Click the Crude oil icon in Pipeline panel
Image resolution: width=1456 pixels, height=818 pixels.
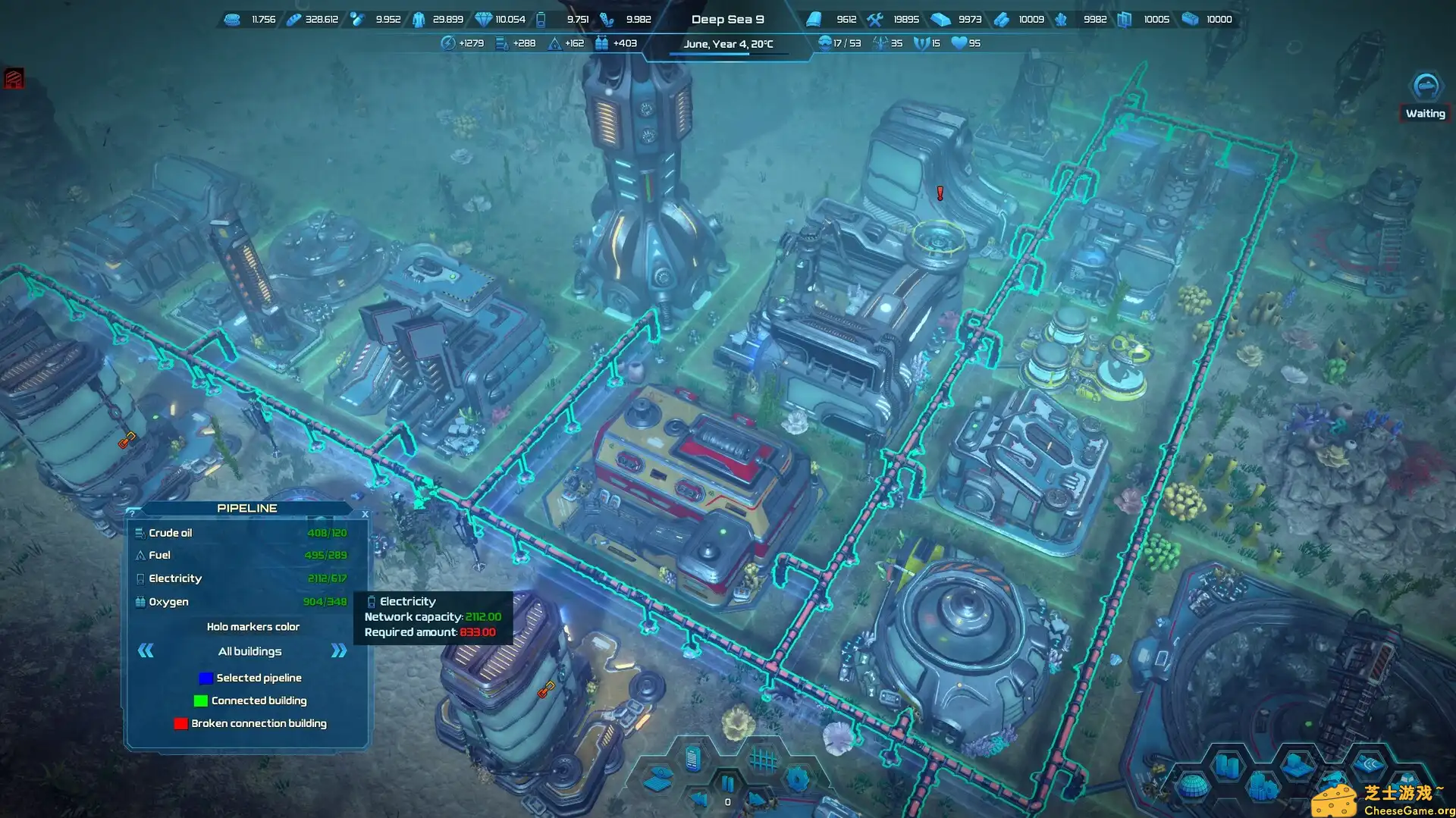(x=140, y=532)
